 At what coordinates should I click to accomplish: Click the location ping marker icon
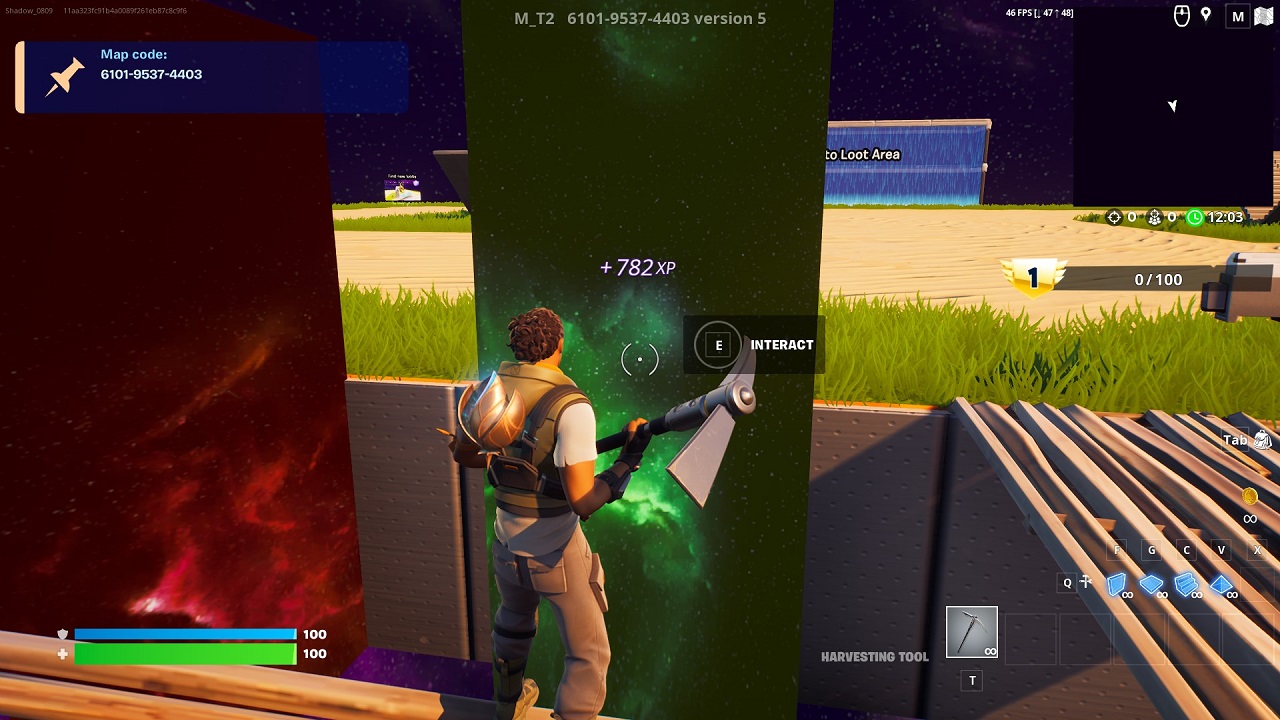pos(1206,15)
